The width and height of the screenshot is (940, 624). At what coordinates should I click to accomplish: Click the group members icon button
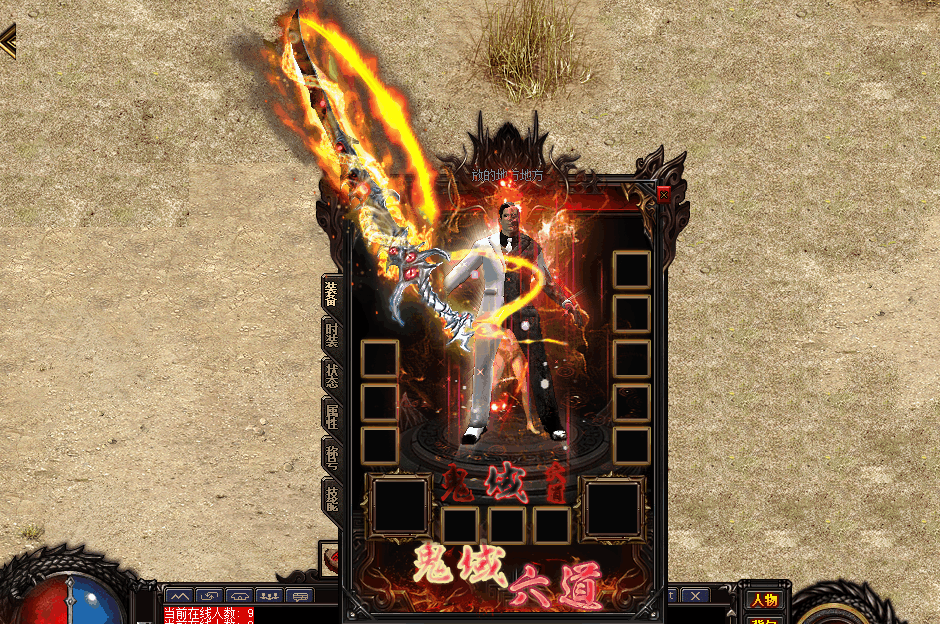point(269,596)
